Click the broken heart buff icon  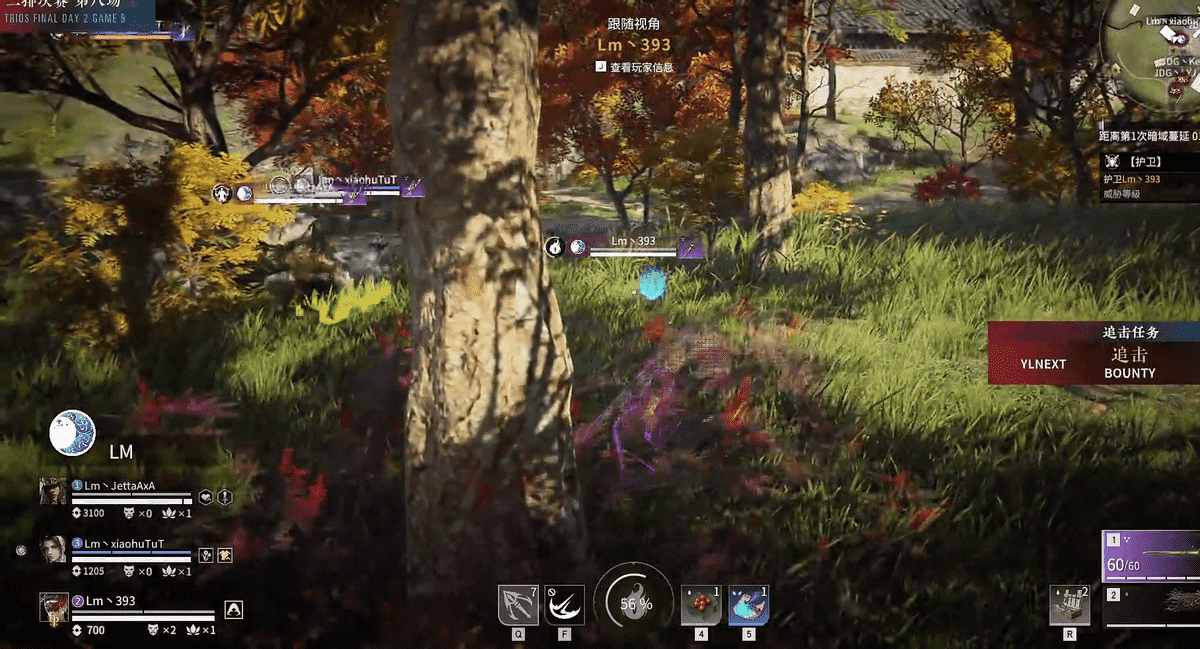206,497
